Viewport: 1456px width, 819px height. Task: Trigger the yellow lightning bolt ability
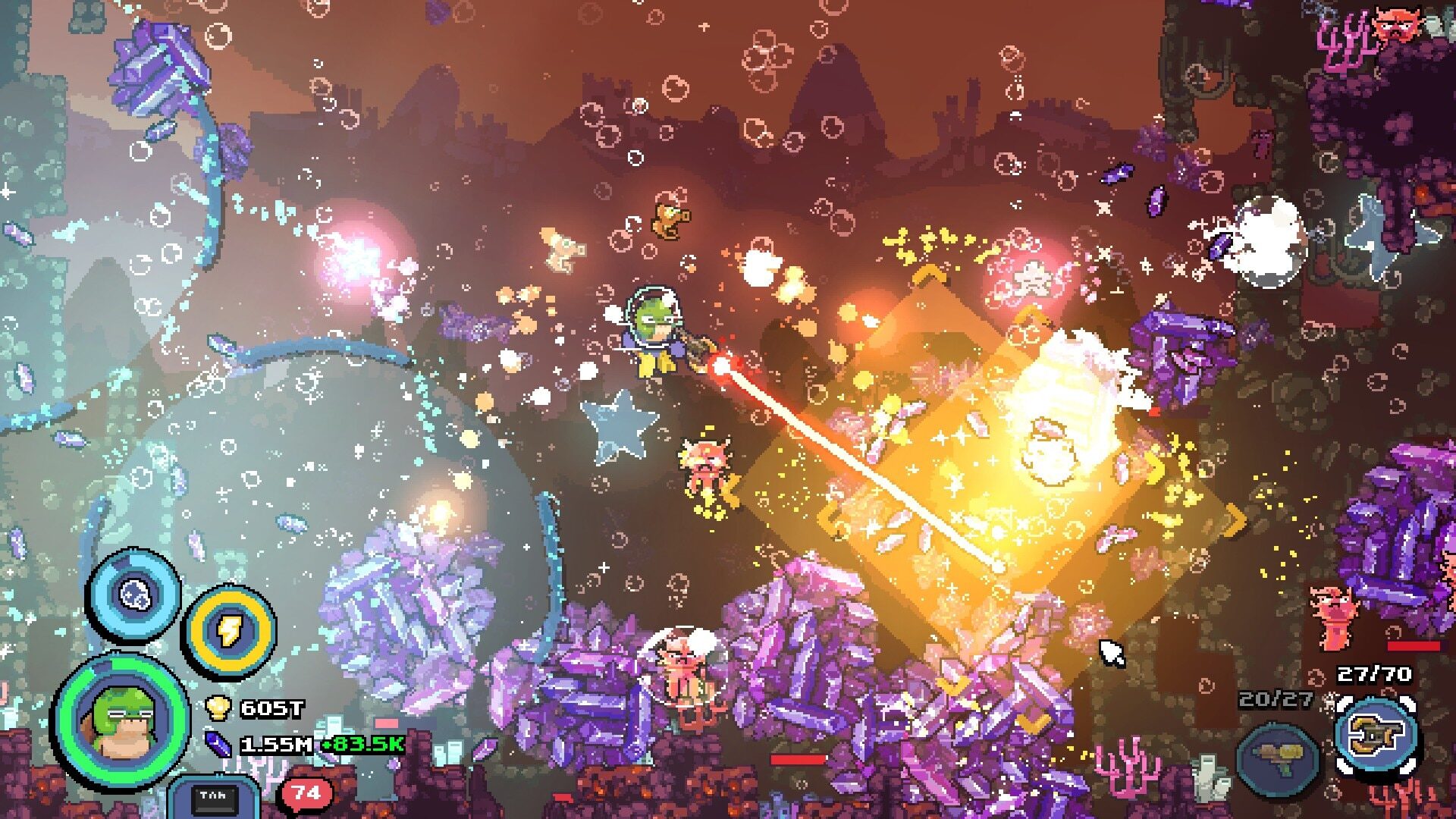[229, 630]
